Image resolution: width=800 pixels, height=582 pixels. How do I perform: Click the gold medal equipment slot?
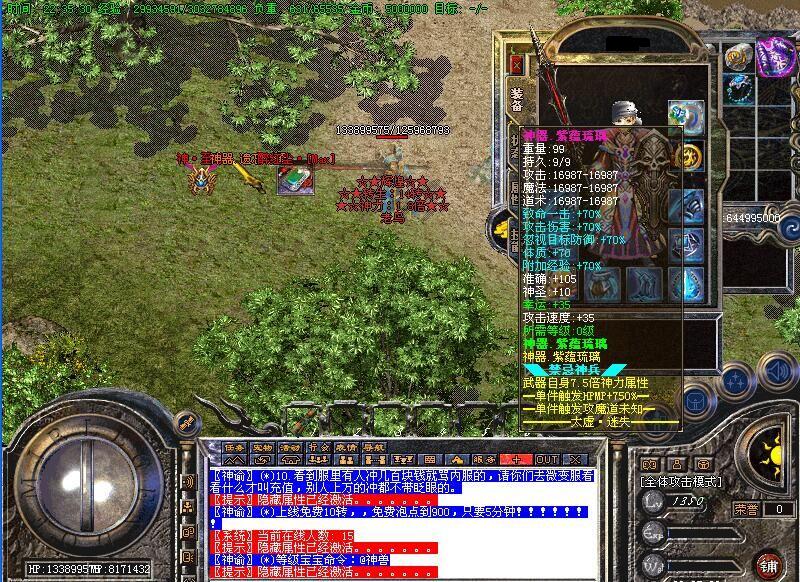[x=689, y=157]
